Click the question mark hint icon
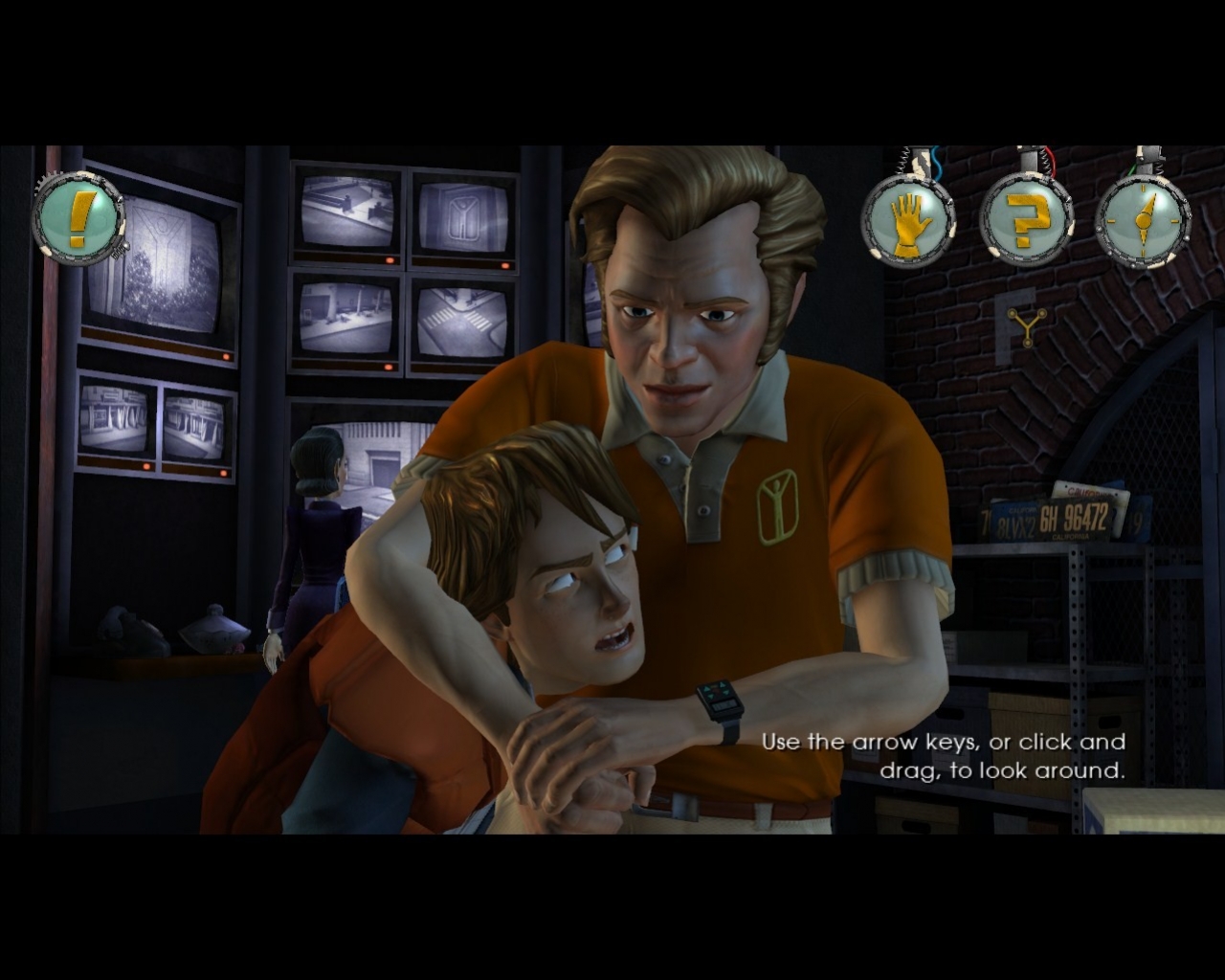The width and height of the screenshot is (1225, 980). [x=1025, y=222]
